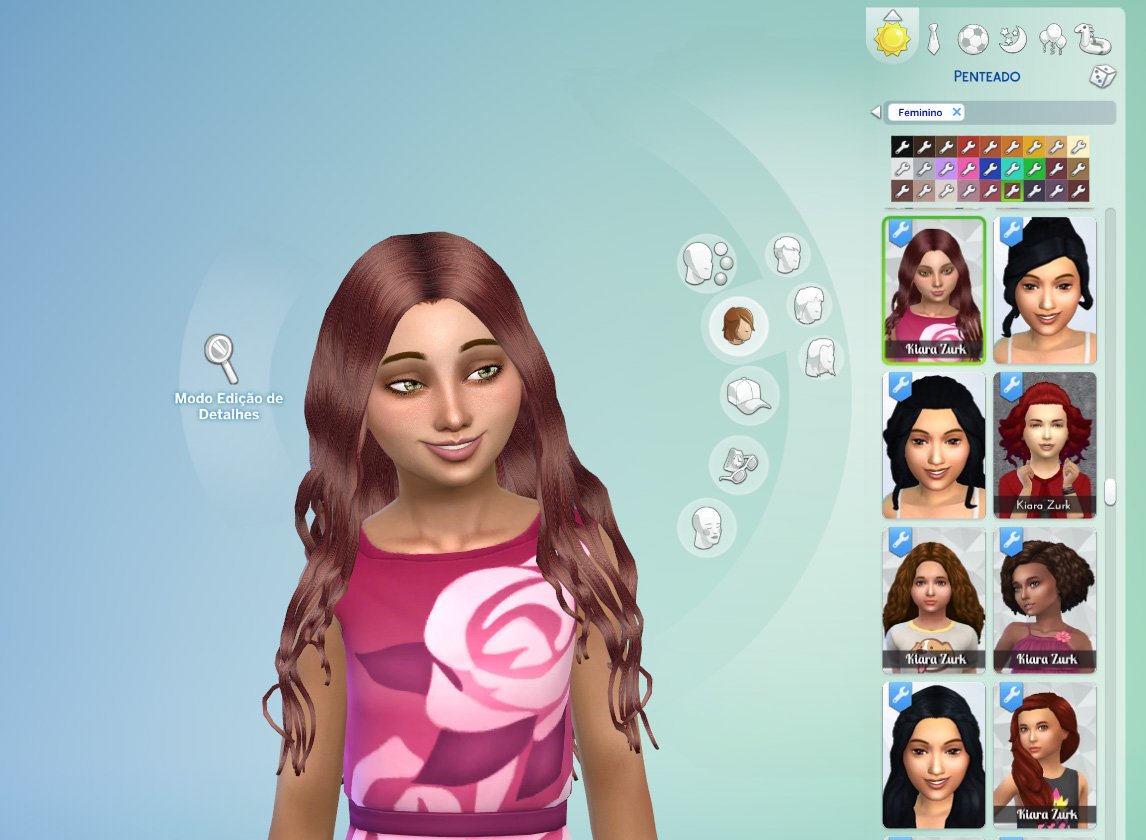Image resolution: width=1146 pixels, height=840 pixels.
Task: Open the Sleepwear moon outfit tab
Action: pos(1013,39)
